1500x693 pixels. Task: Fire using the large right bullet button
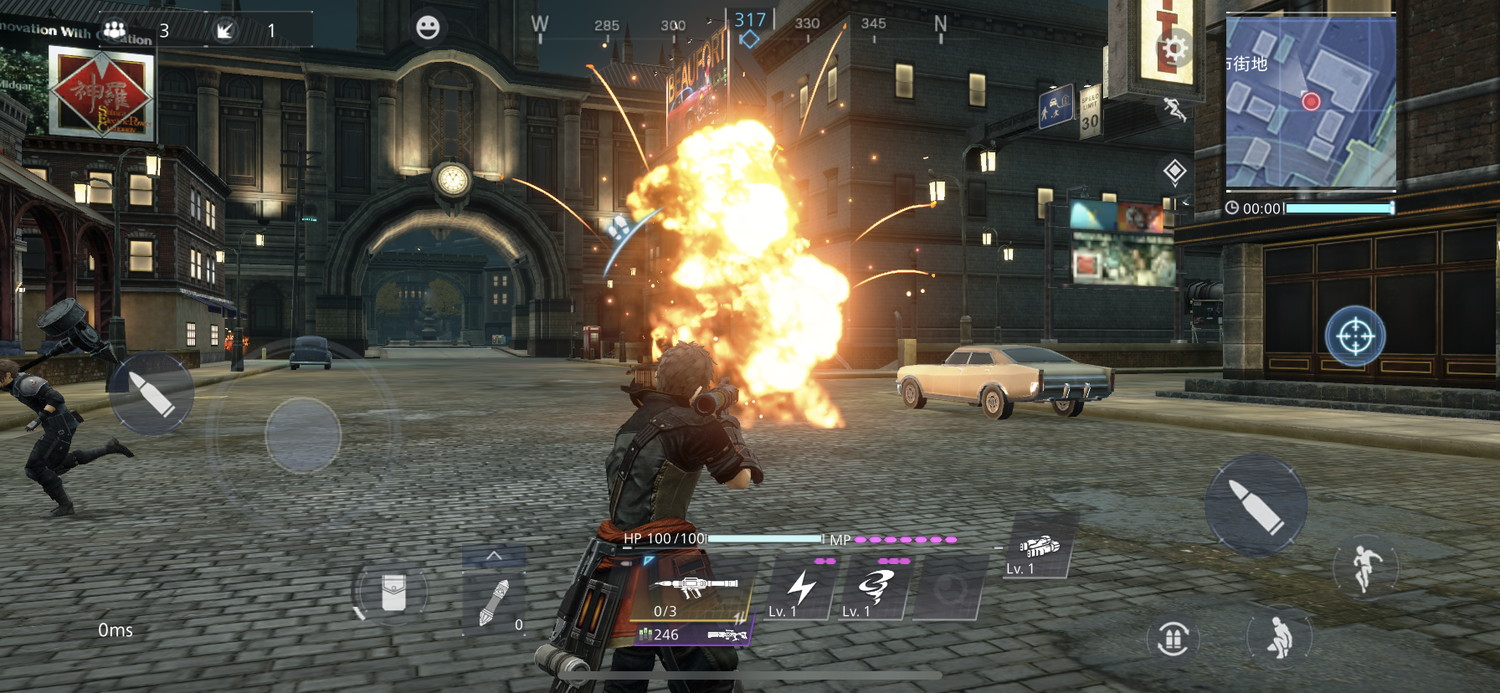click(1255, 505)
